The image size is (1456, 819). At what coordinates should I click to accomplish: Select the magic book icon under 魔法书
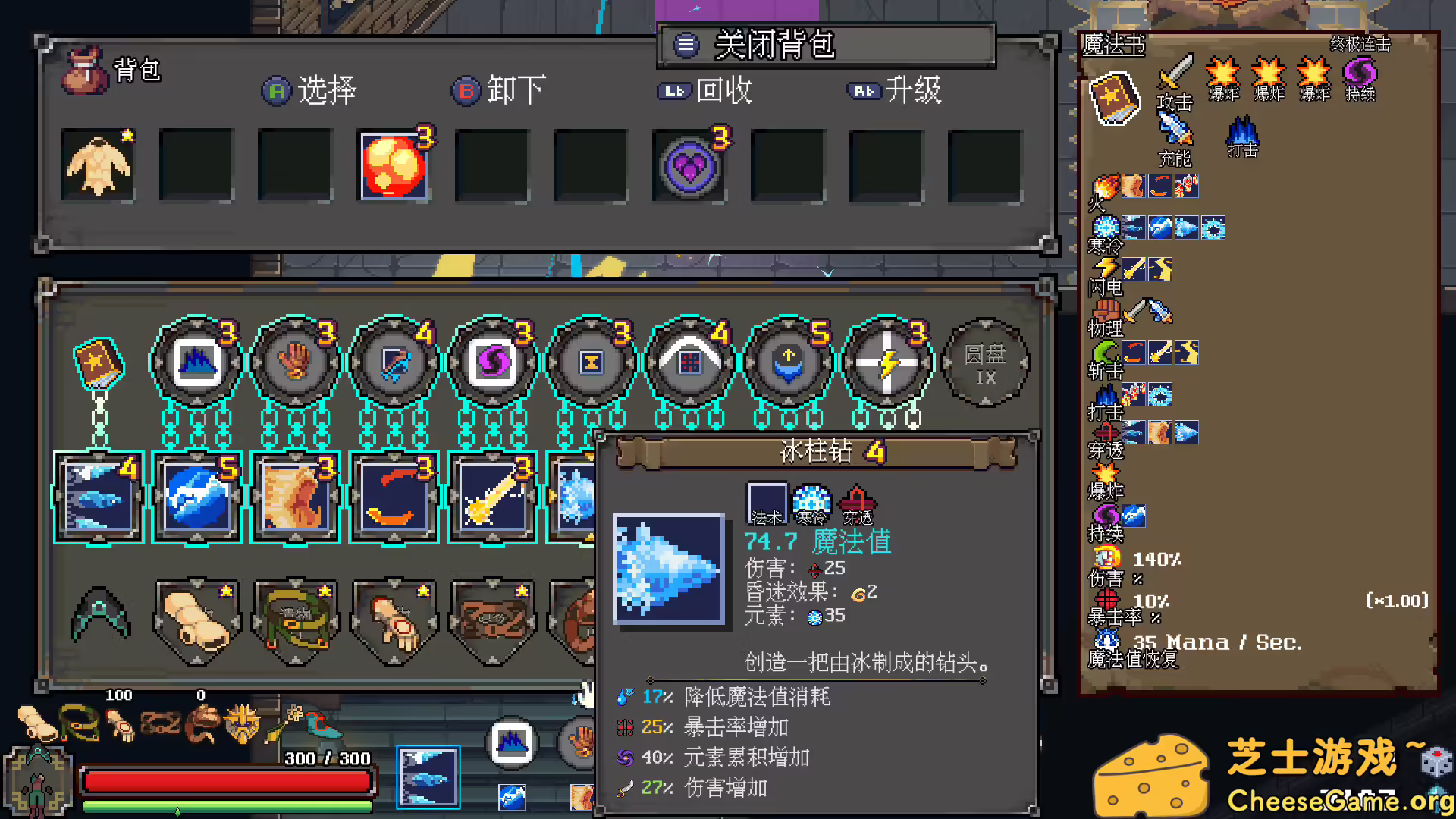(1114, 97)
